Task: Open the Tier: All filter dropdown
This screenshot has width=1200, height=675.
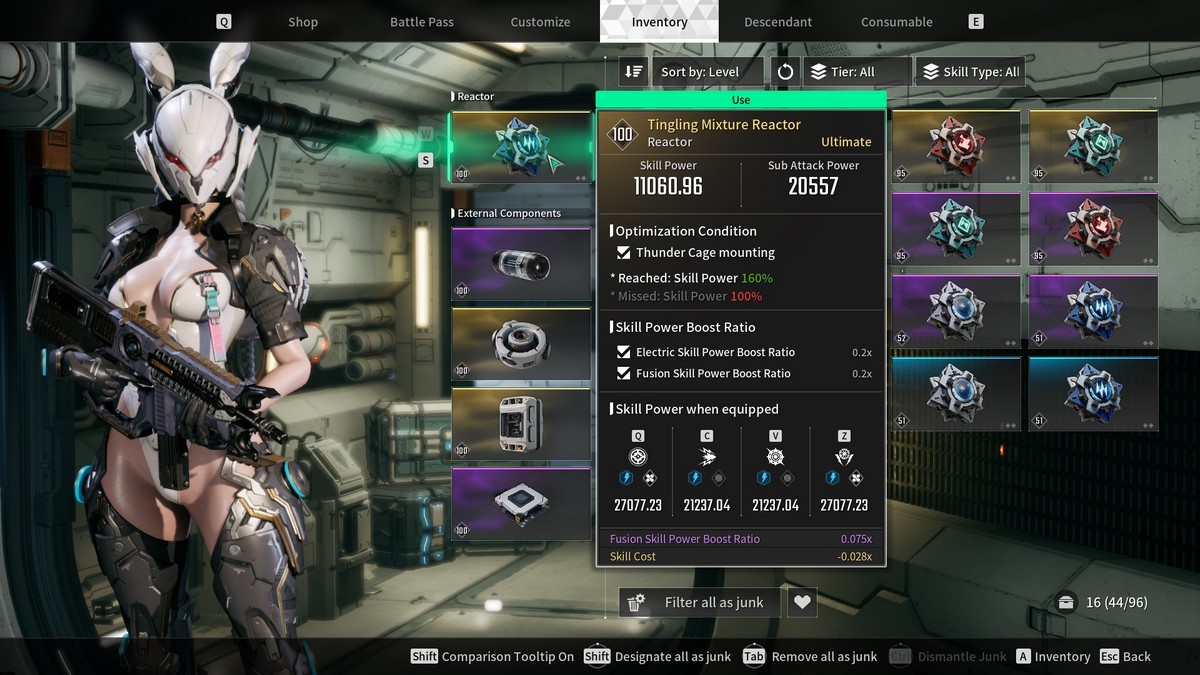Action: [857, 72]
